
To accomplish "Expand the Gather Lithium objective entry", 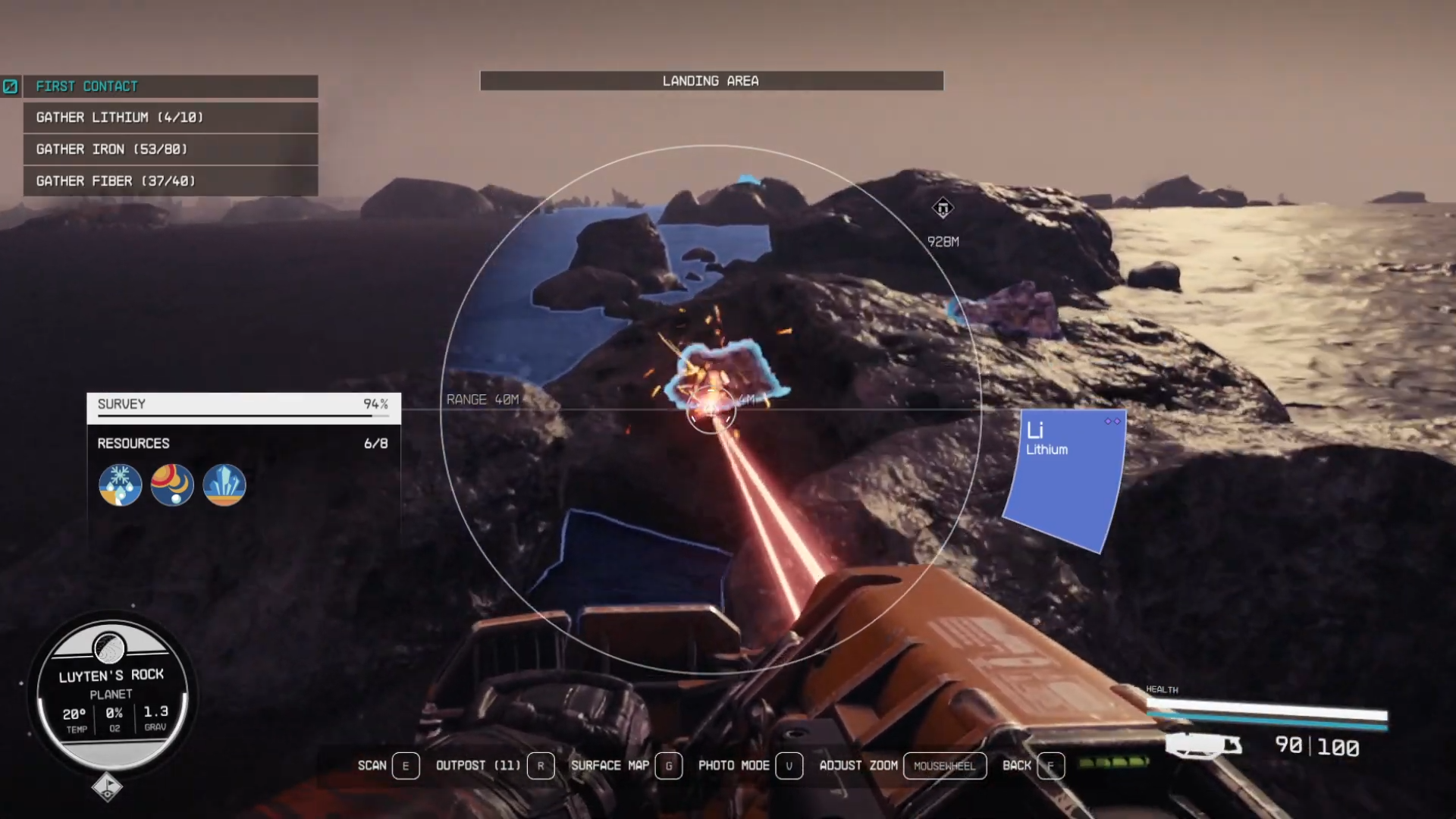I will tap(171, 118).
